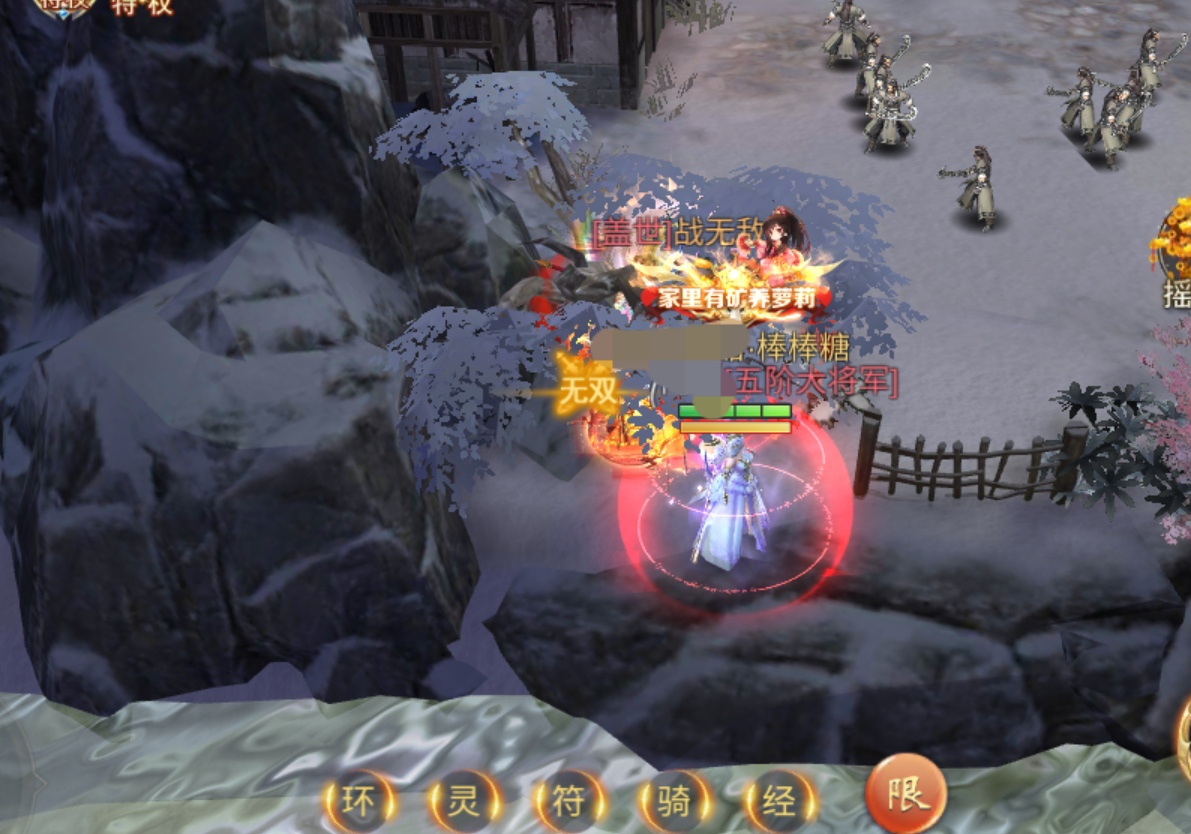
Task: Select the 符 (talisman) button
Action: coord(569,802)
